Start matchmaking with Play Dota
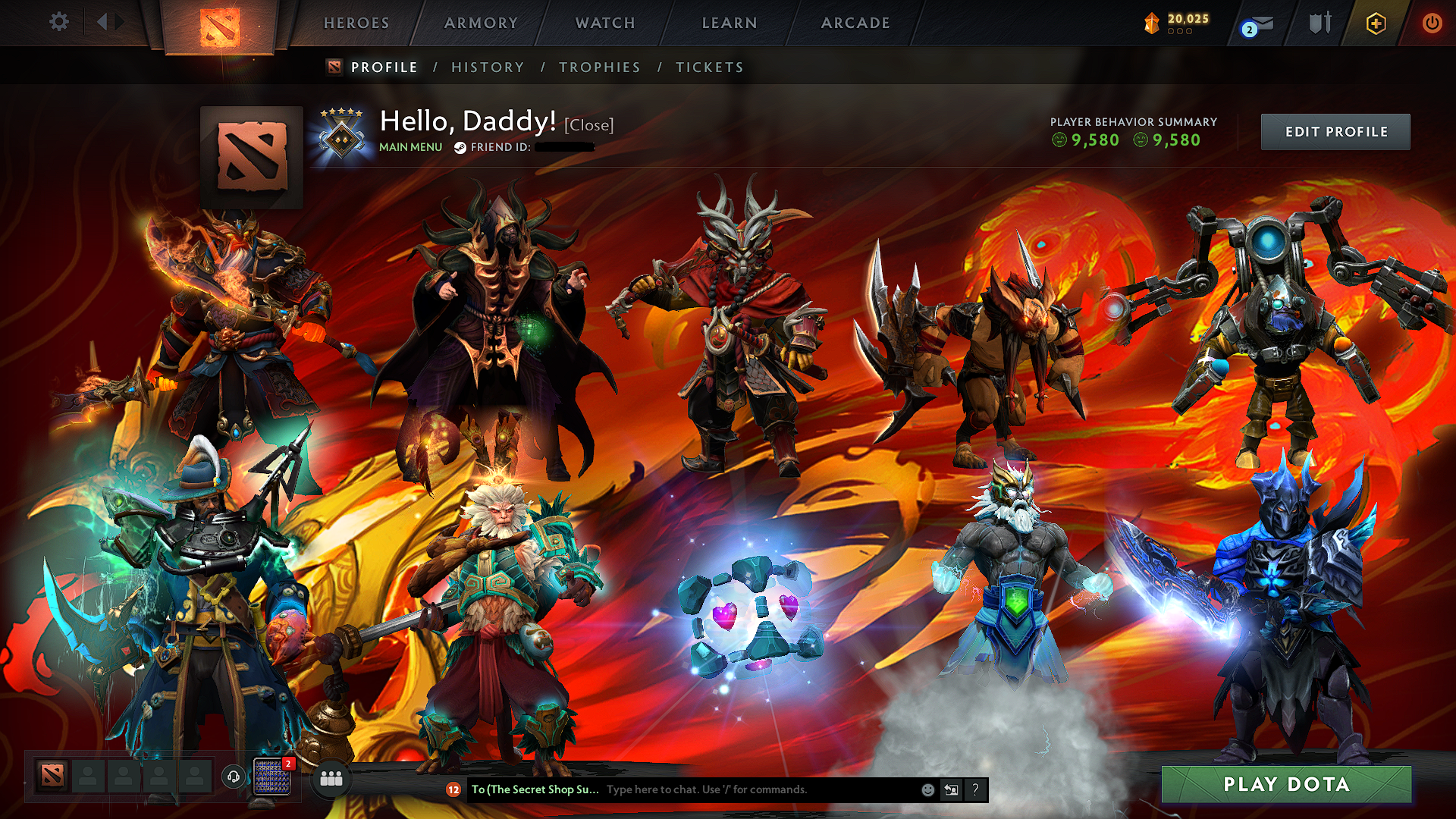 [1286, 784]
